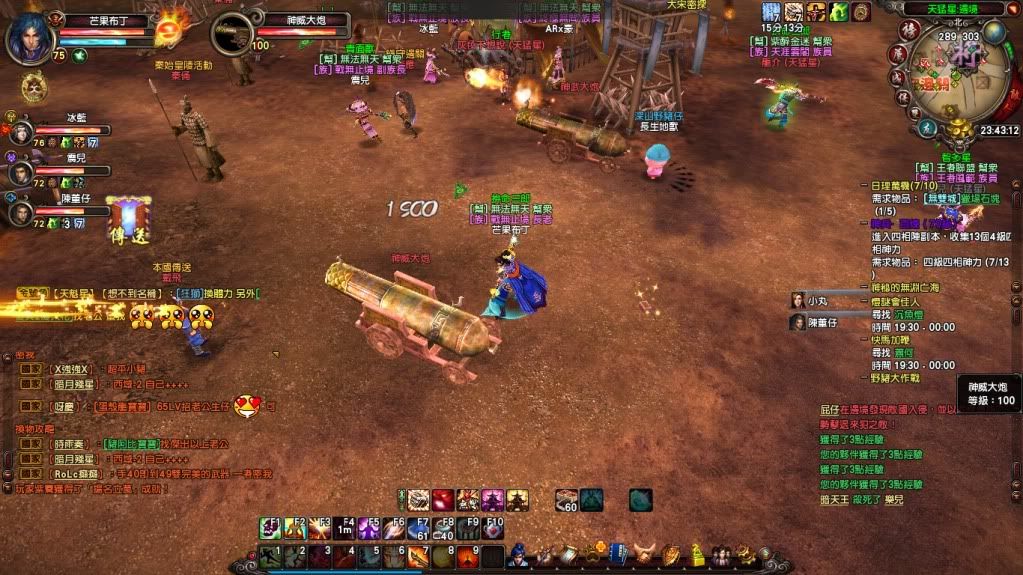Image resolution: width=1023 pixels, height=575 pixels.
Task: Open the character panel from the menu bar
Action: point(518,555)
